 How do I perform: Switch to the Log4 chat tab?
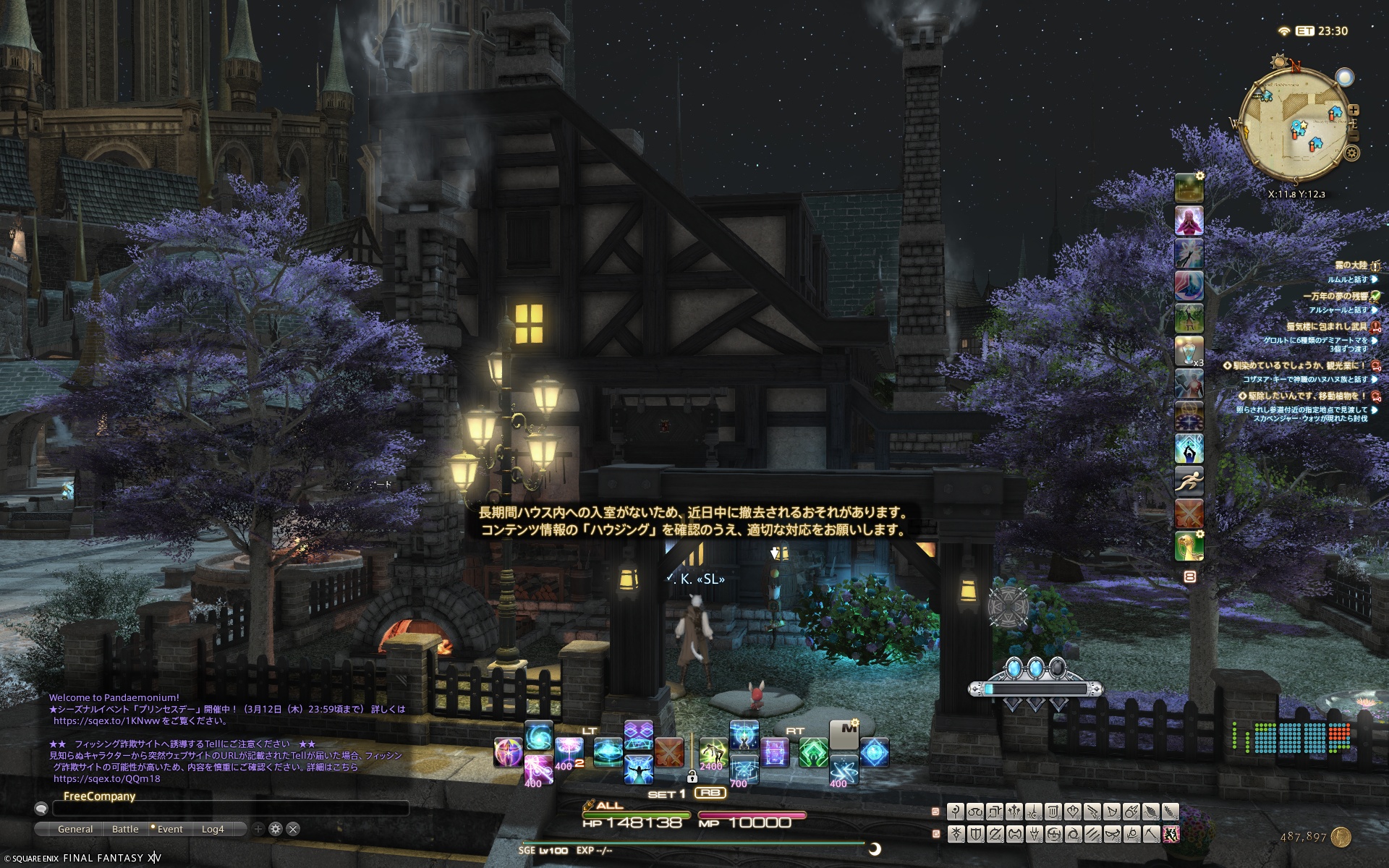click(x=213, y=829)
